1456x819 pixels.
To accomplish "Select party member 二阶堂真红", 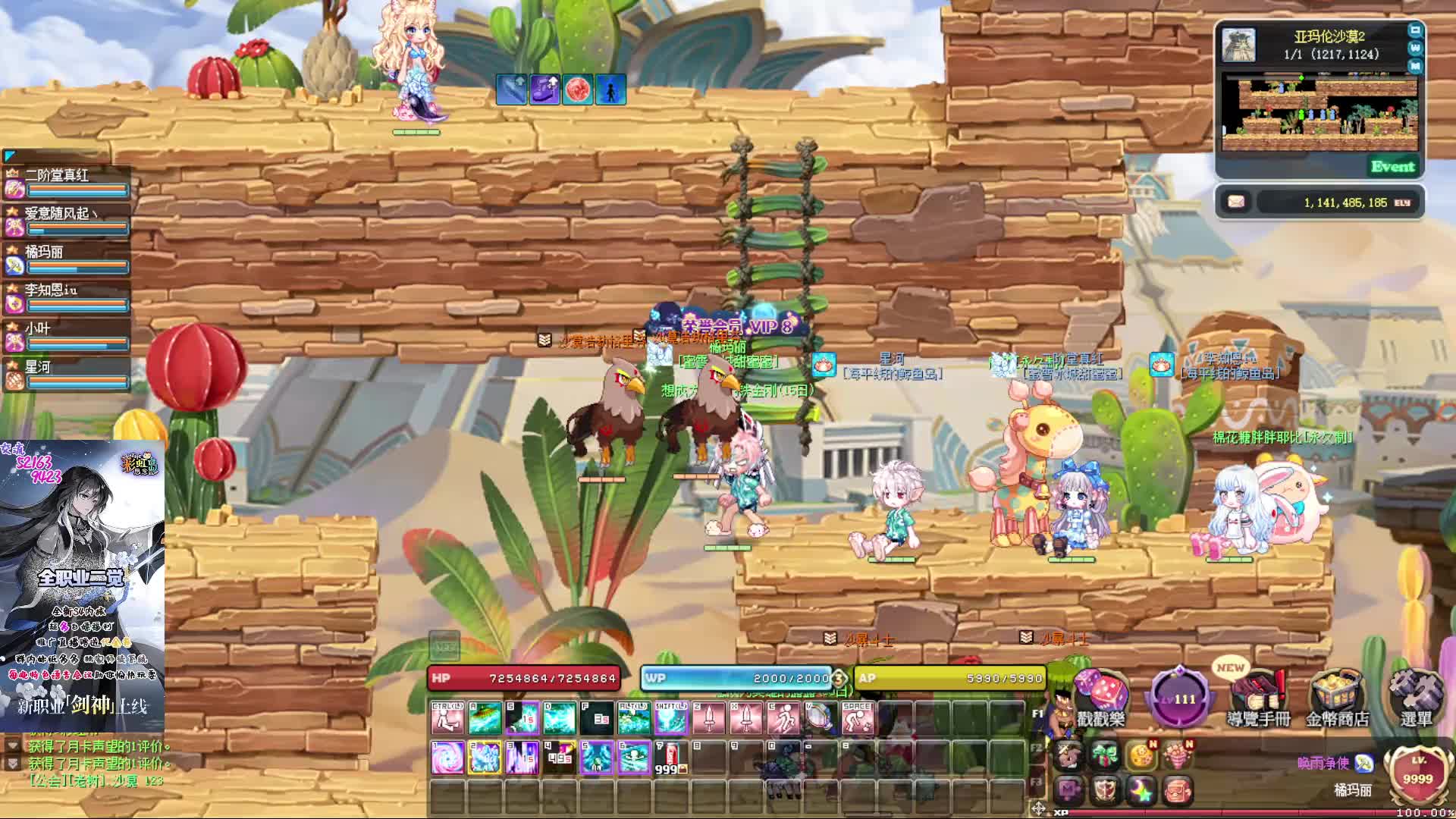I will click(68, 183).
